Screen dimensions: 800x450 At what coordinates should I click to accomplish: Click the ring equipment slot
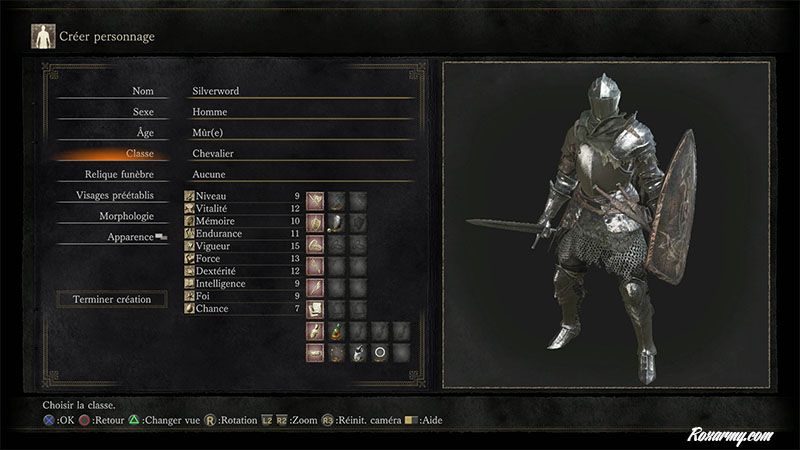380,352
